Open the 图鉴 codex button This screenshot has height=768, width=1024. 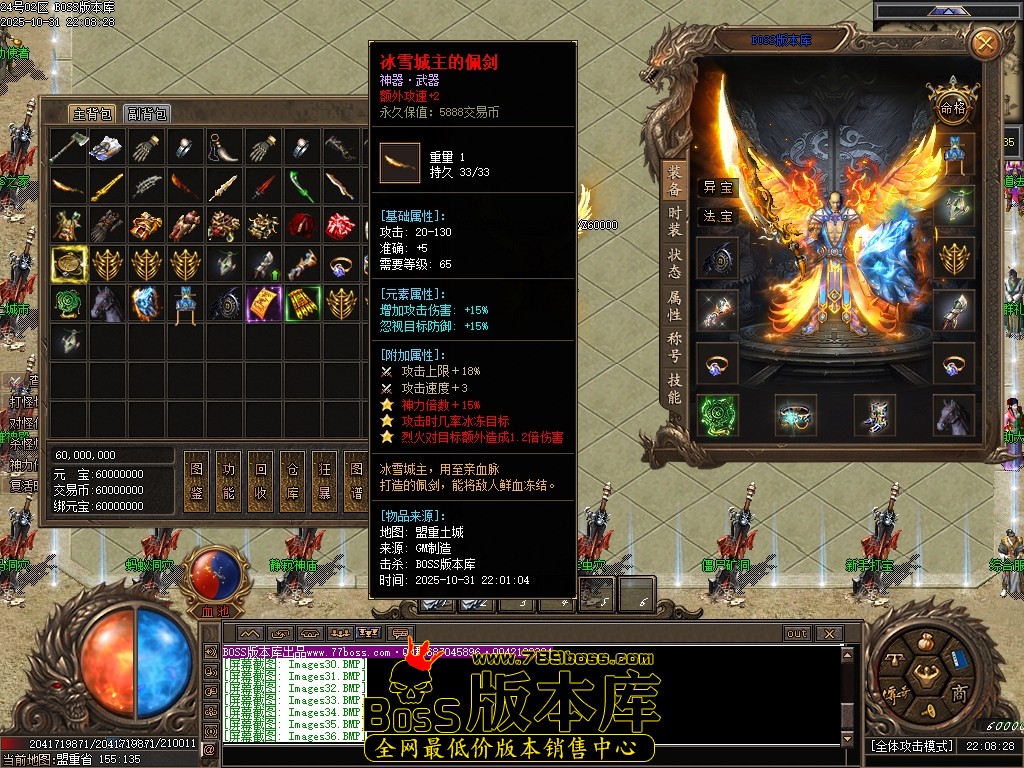pyautogui.click(x=197, y=482)
